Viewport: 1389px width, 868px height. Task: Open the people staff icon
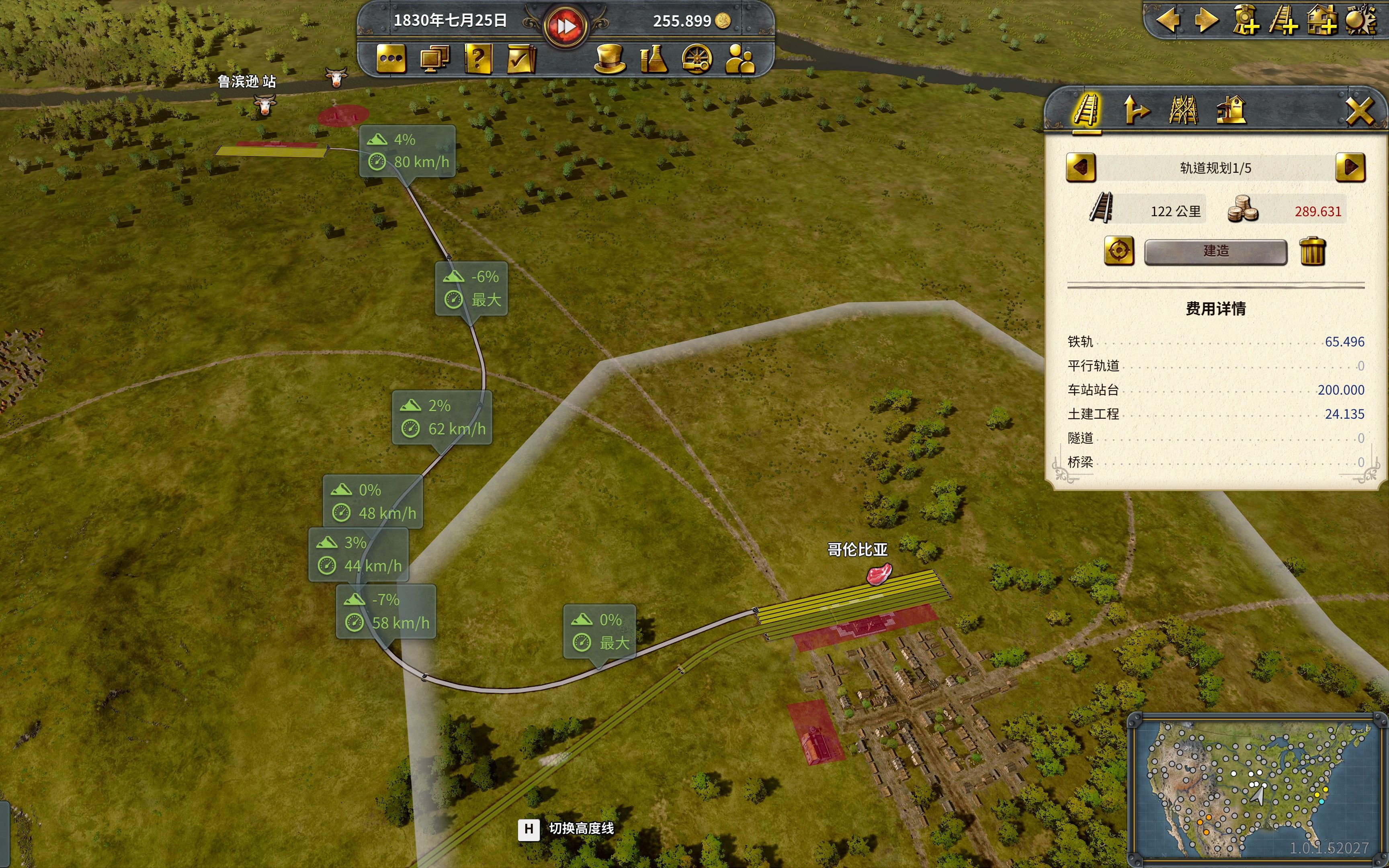(740, 59)
